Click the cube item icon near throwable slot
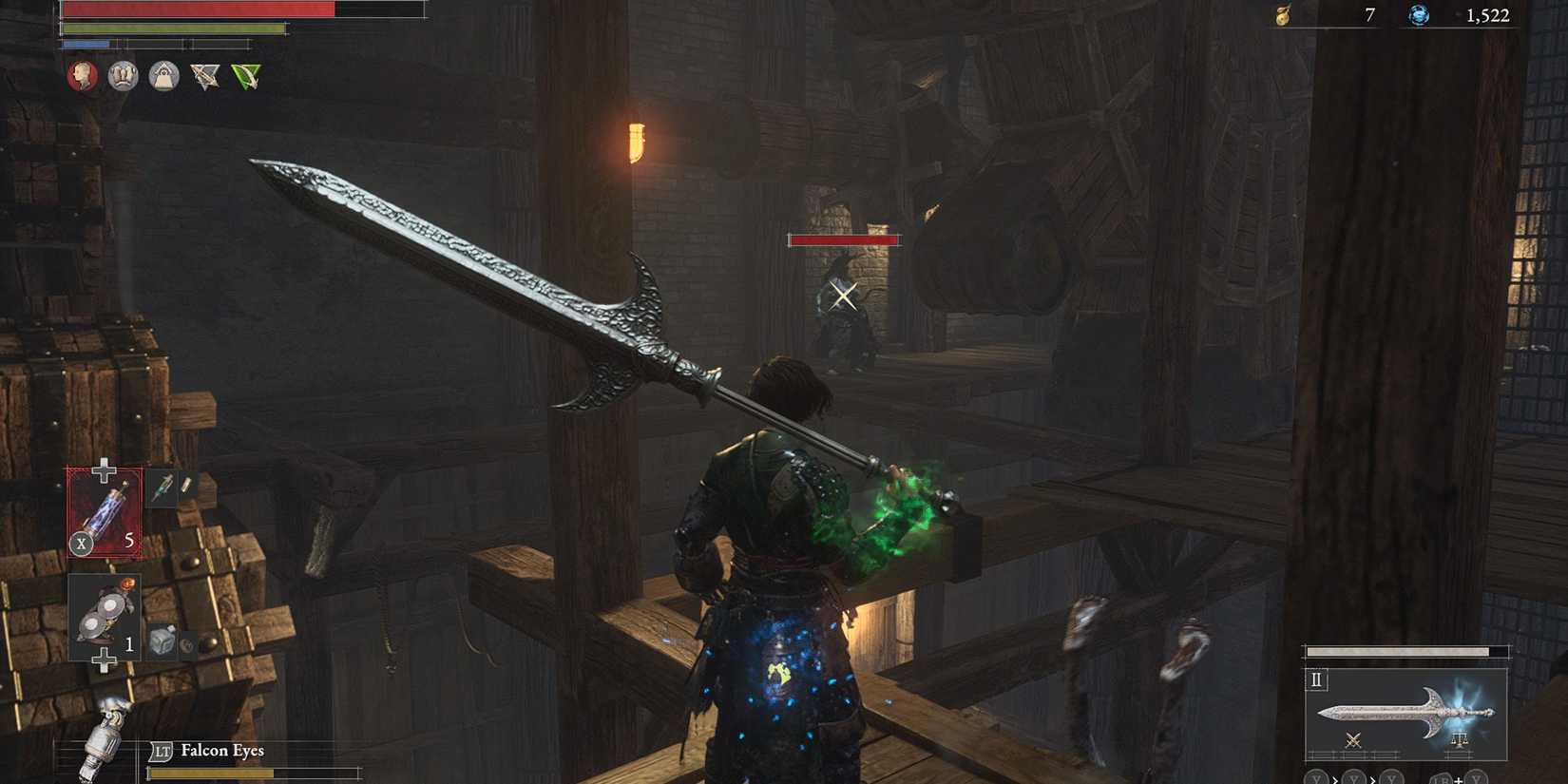 [x=163, y=640]
